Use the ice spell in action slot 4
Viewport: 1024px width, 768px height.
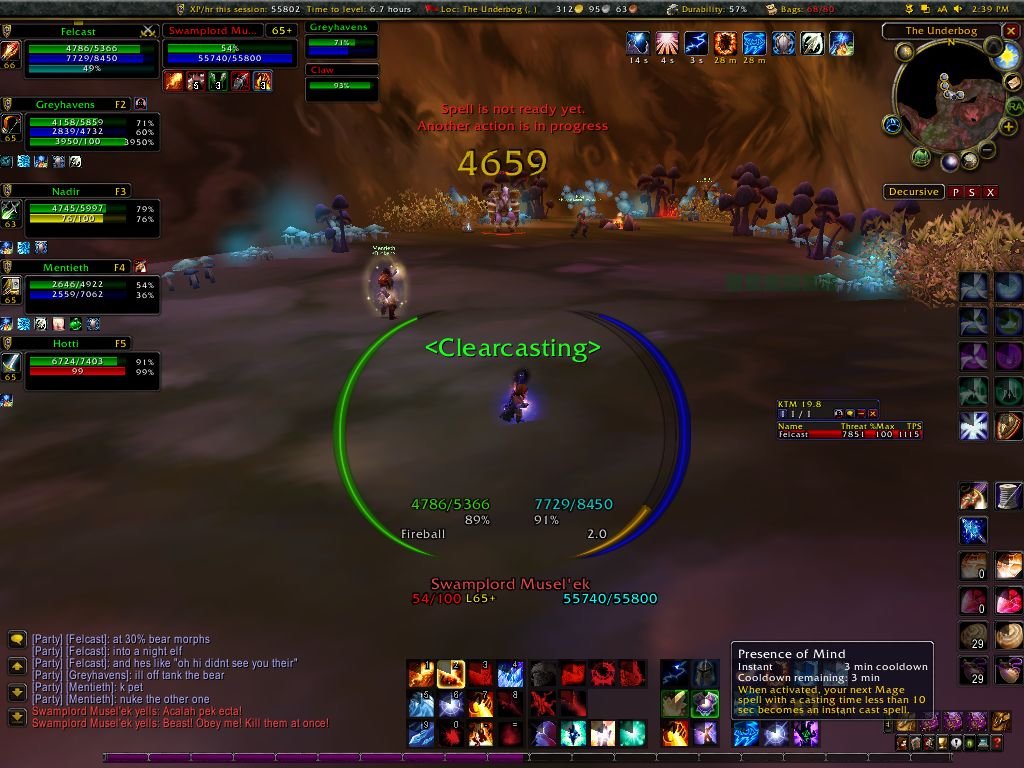[x=511, y=673]
